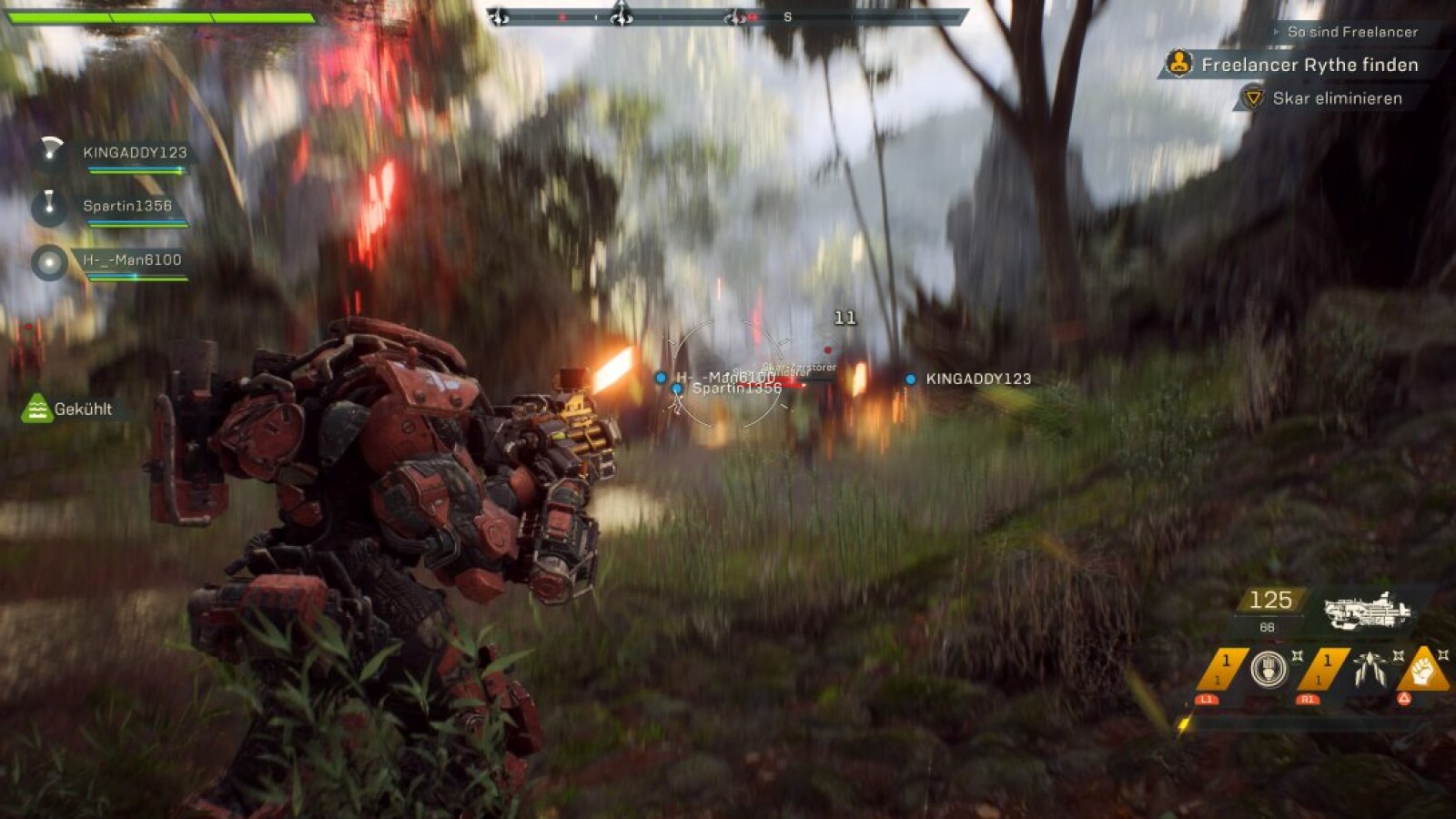Image resolution: width=1456 pixels, height=819 pixels.
Task: Trigger the fist melee ability icon
Action: [x=1423, y=671]
